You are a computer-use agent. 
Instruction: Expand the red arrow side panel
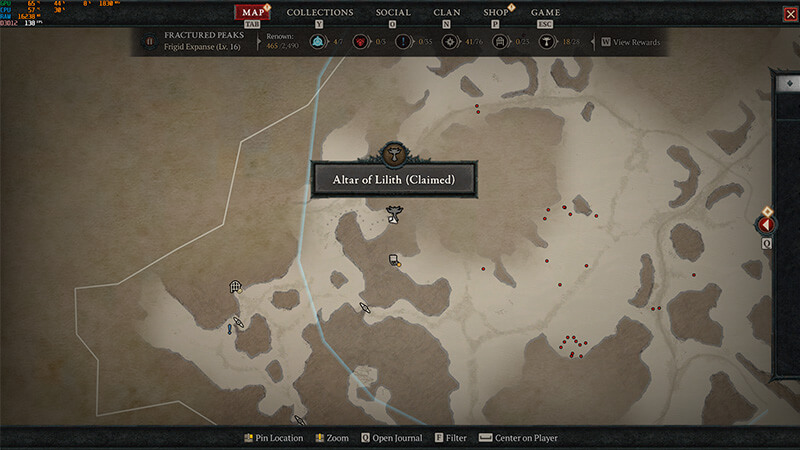tap(767, 224)
